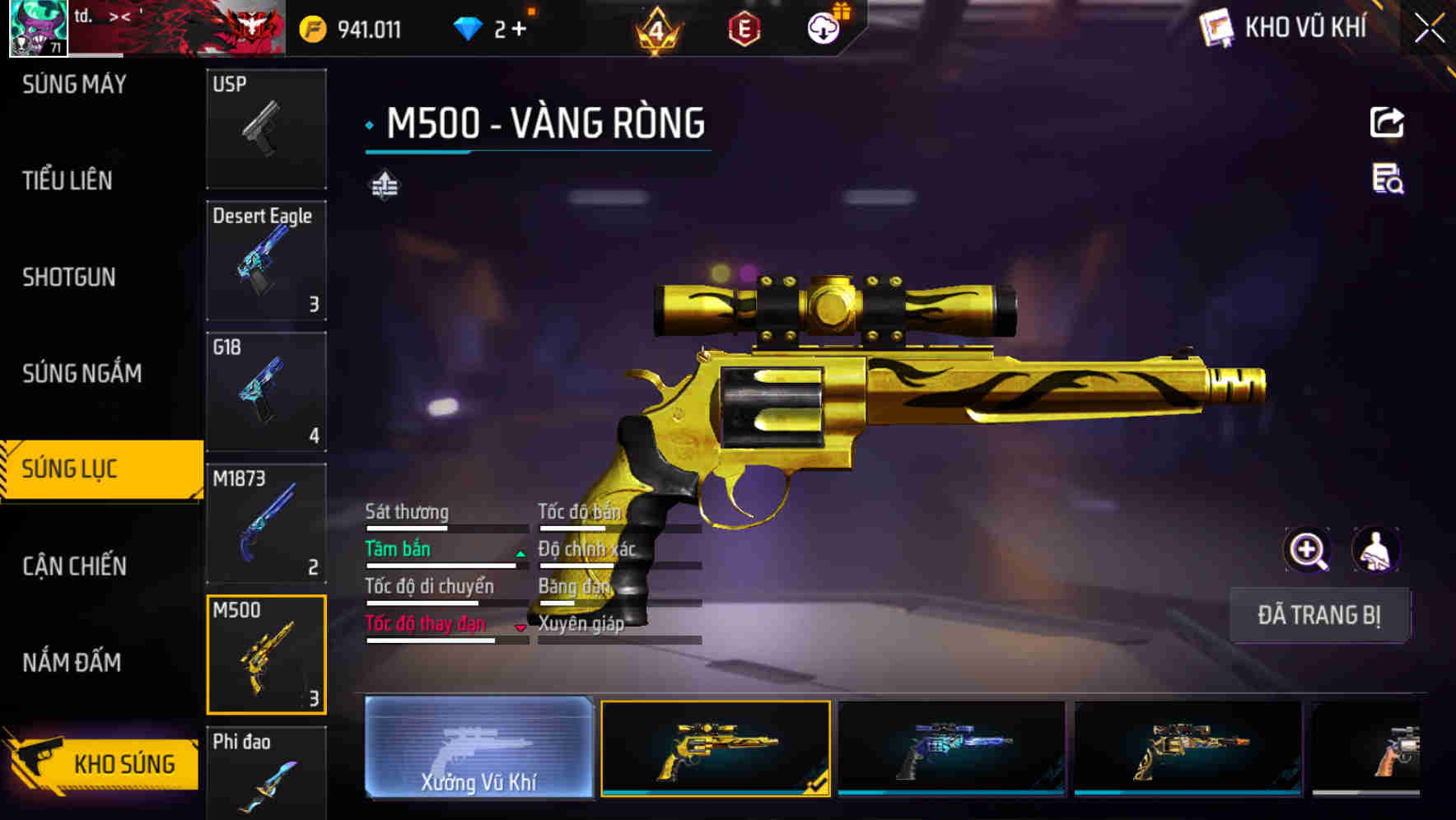Viewport: 1456px width, 820px height.
Task: Select the Desert Eagle in the sidebar
Action: (265, 259)
